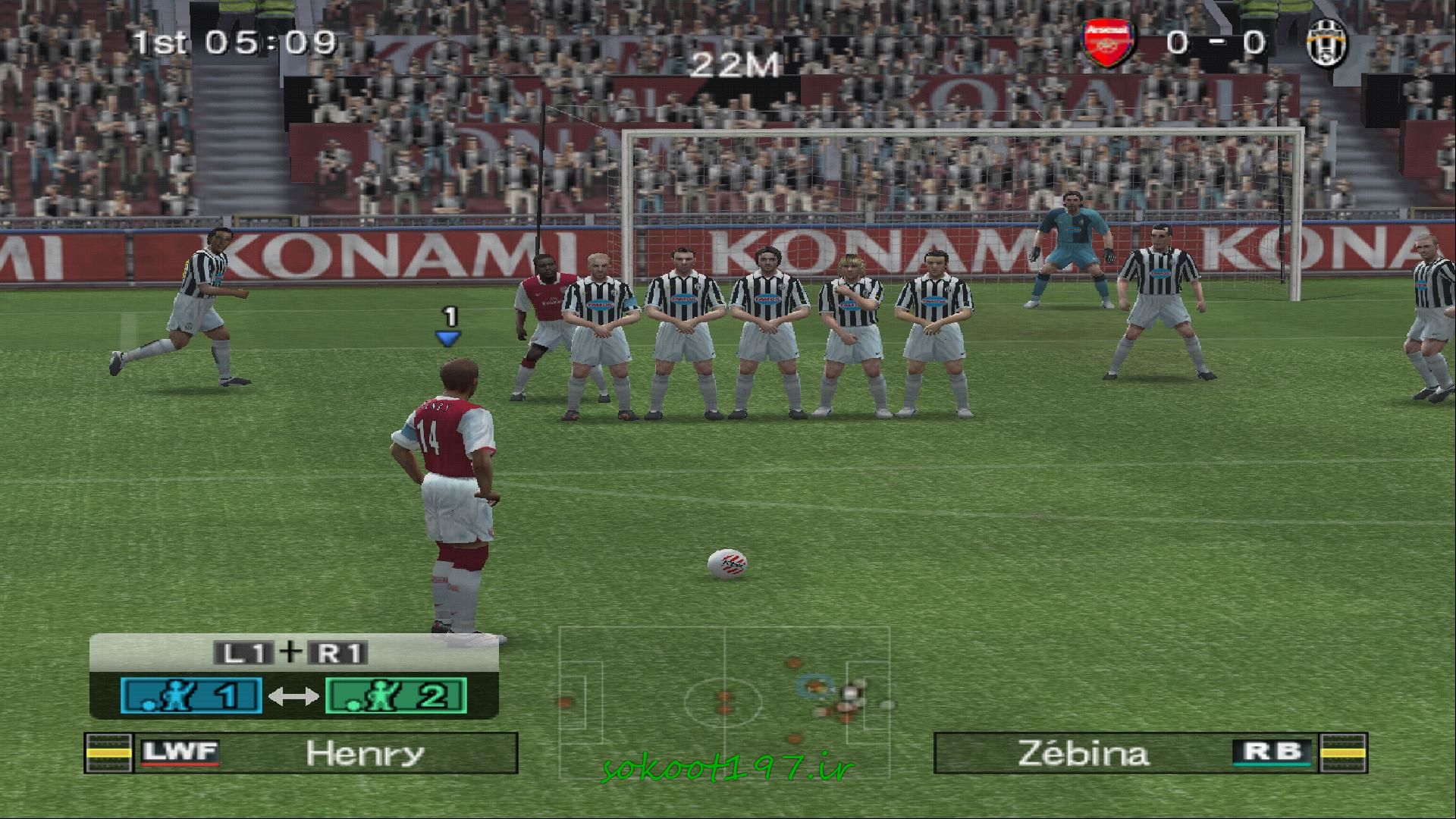Click the pitch radar minimap
The width and height of the screenshot is (1456, 819).
click(724, 698)
